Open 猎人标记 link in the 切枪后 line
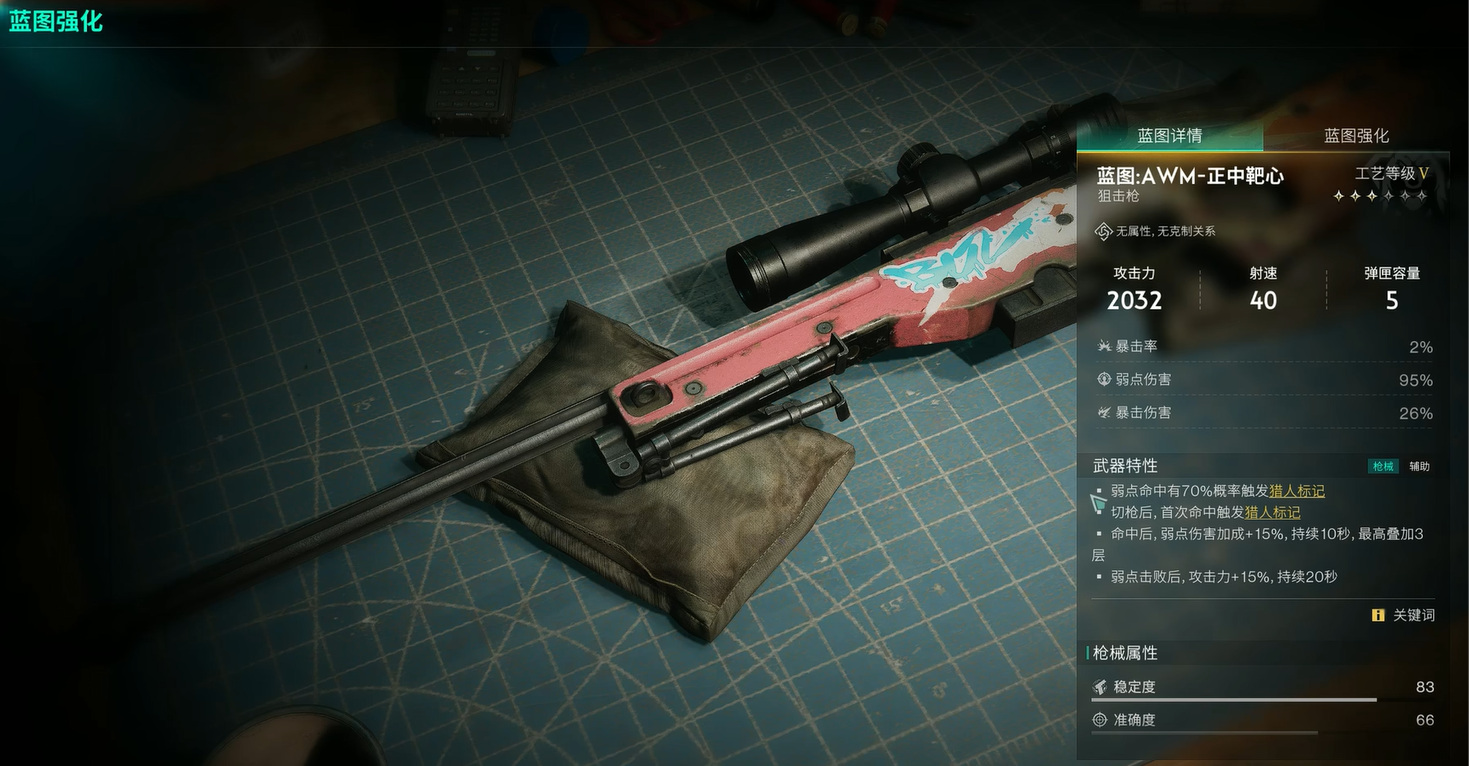The height and width of the screenshot is (766, 1469). point(1272,512)
